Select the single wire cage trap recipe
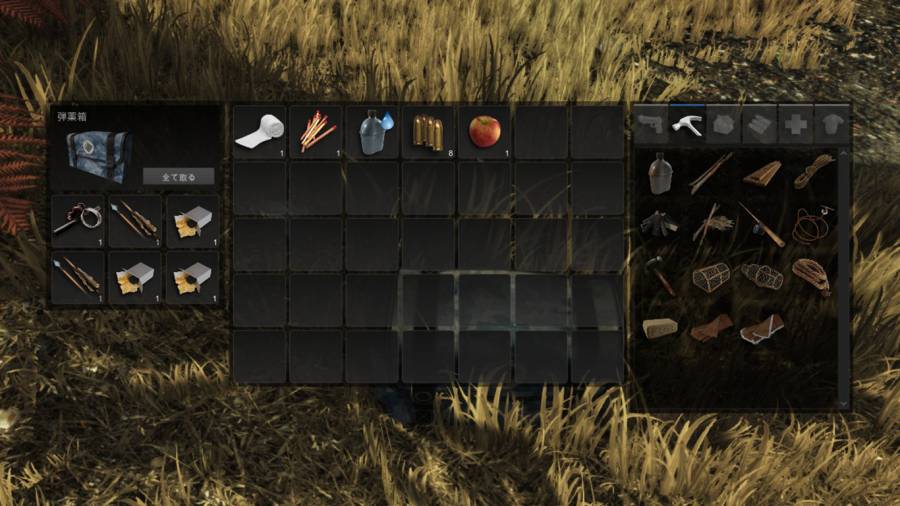This screenshot has height=506, width=900. [710, 276]
